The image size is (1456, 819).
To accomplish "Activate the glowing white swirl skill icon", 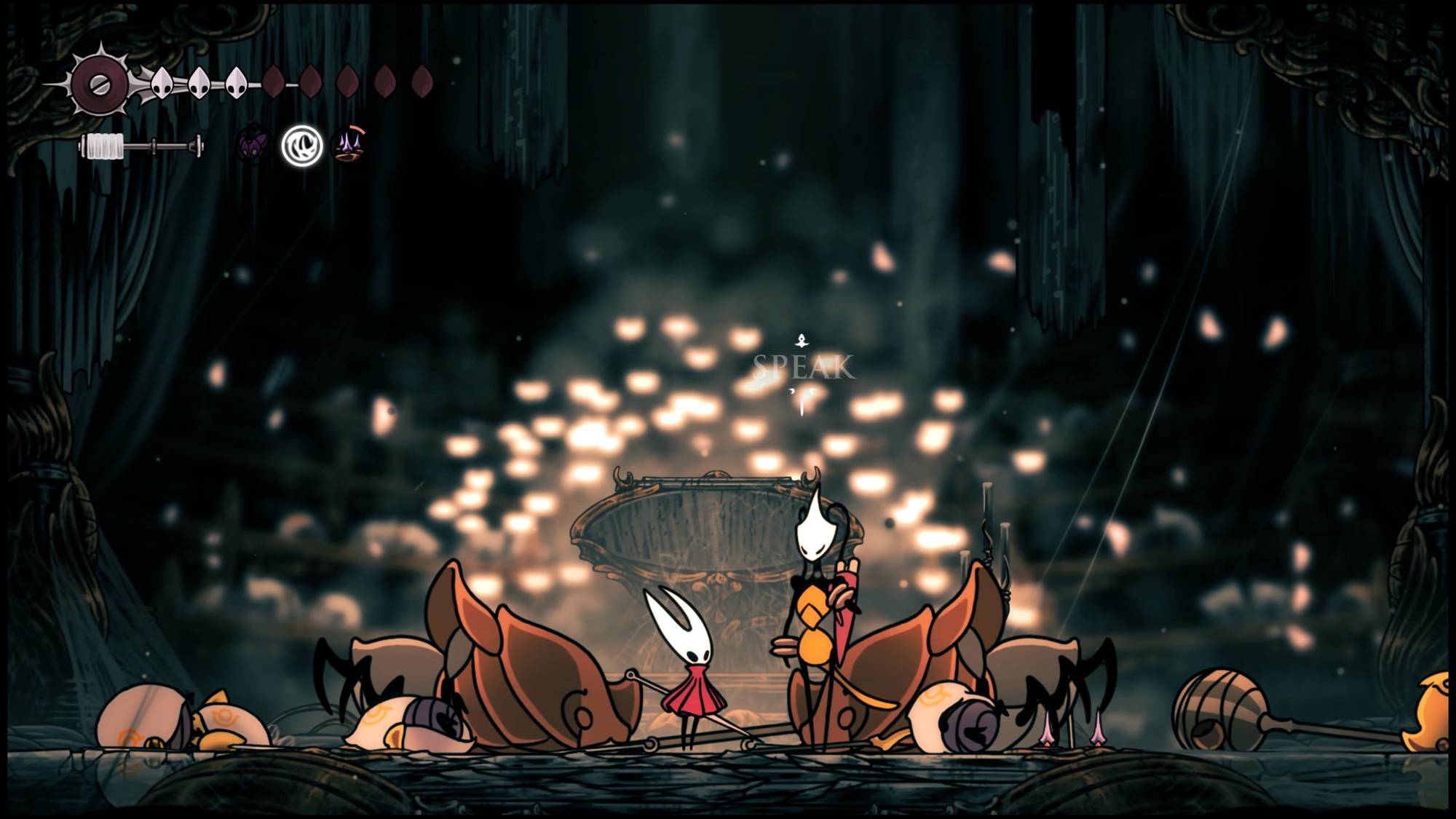I will [x=302, y=146].
